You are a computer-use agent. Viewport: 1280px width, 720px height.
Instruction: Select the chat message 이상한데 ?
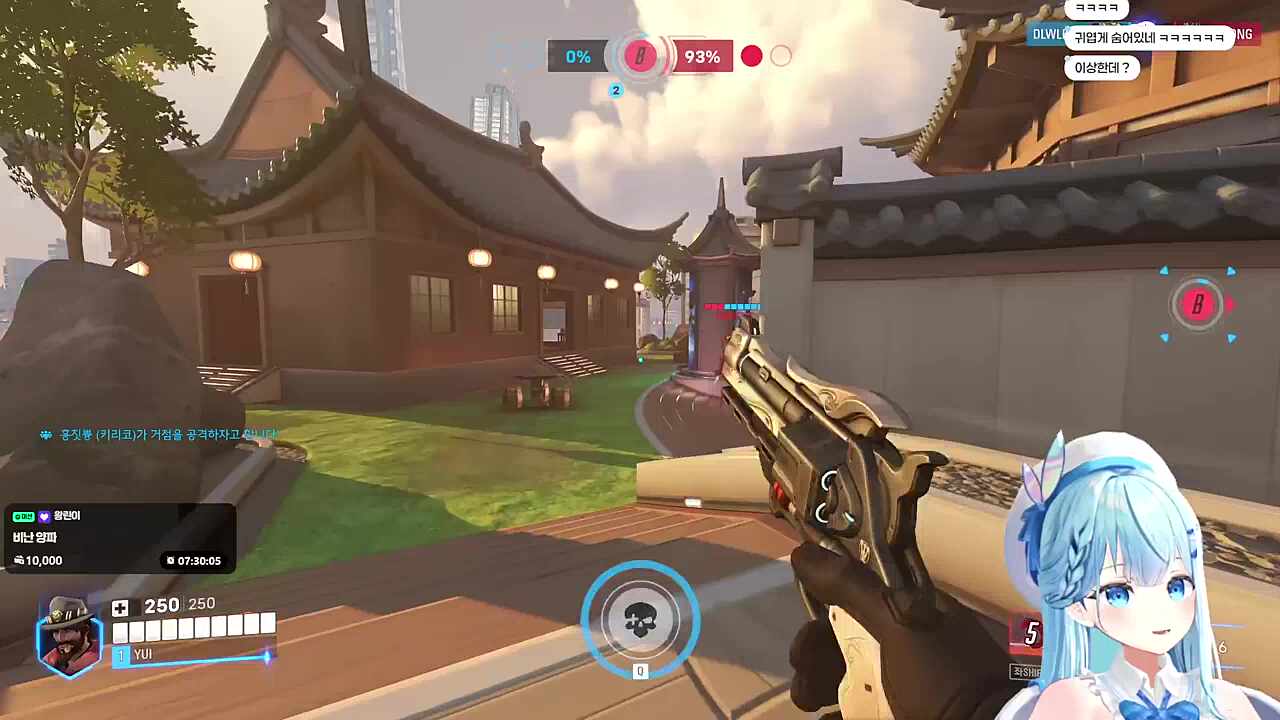pyautogui.click(x=1100, y=67)
